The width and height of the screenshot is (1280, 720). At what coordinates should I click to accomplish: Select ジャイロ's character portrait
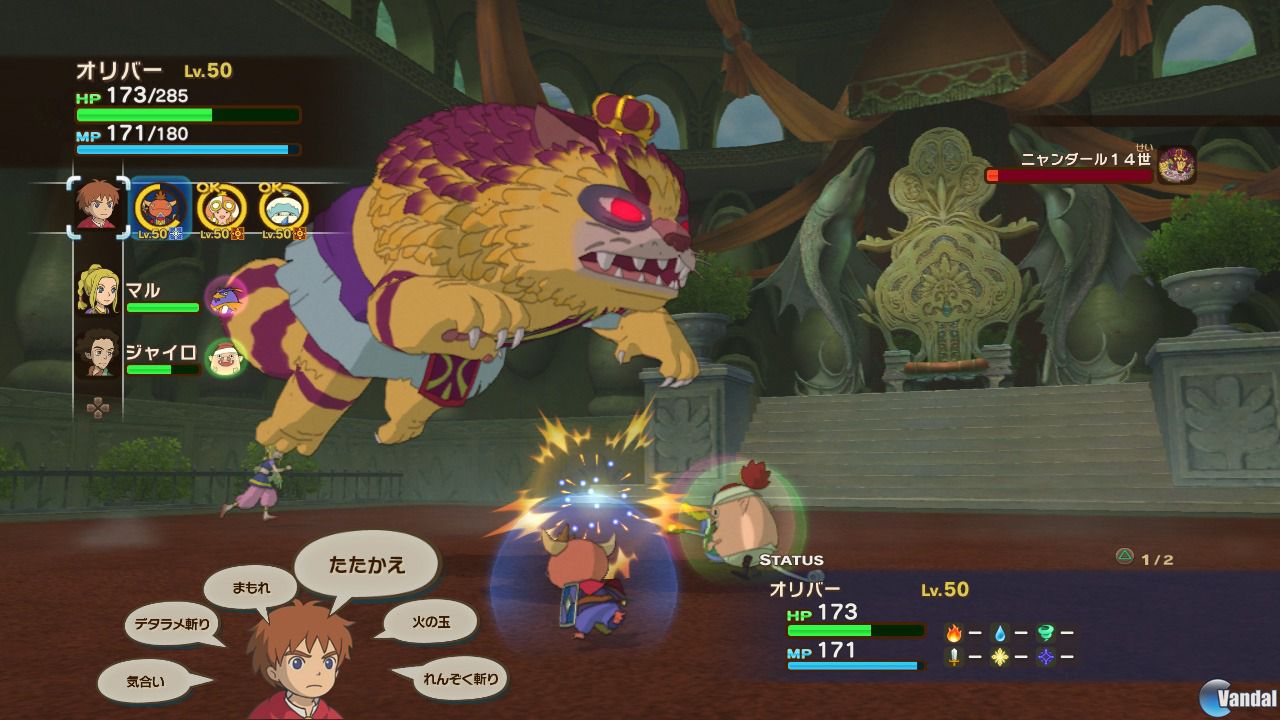click(97, 353)
